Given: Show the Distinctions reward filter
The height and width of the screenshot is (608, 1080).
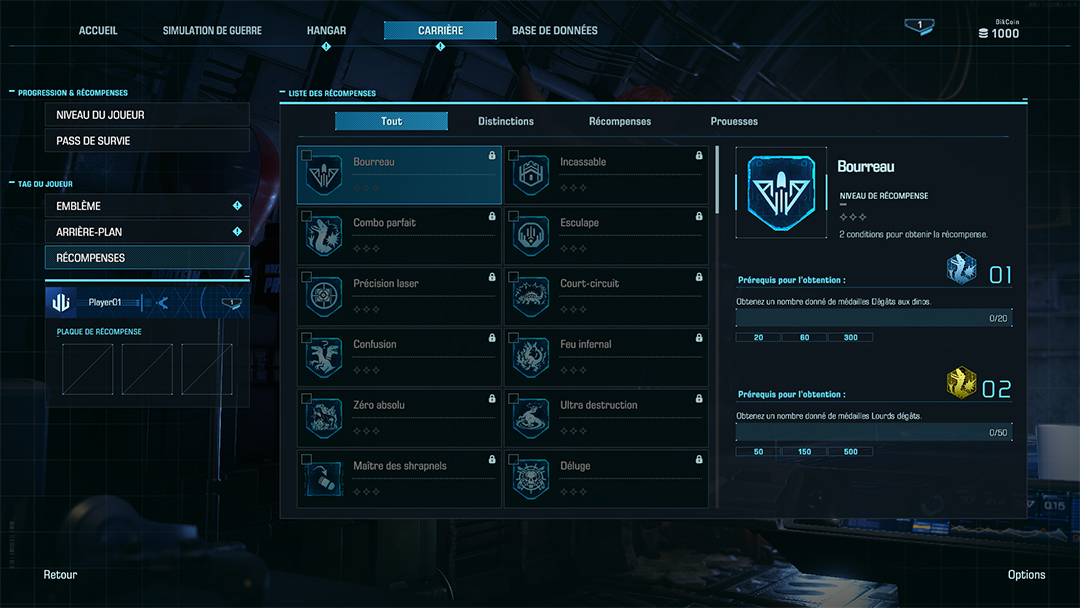Looking at the screenshot, I should point(506,122).
